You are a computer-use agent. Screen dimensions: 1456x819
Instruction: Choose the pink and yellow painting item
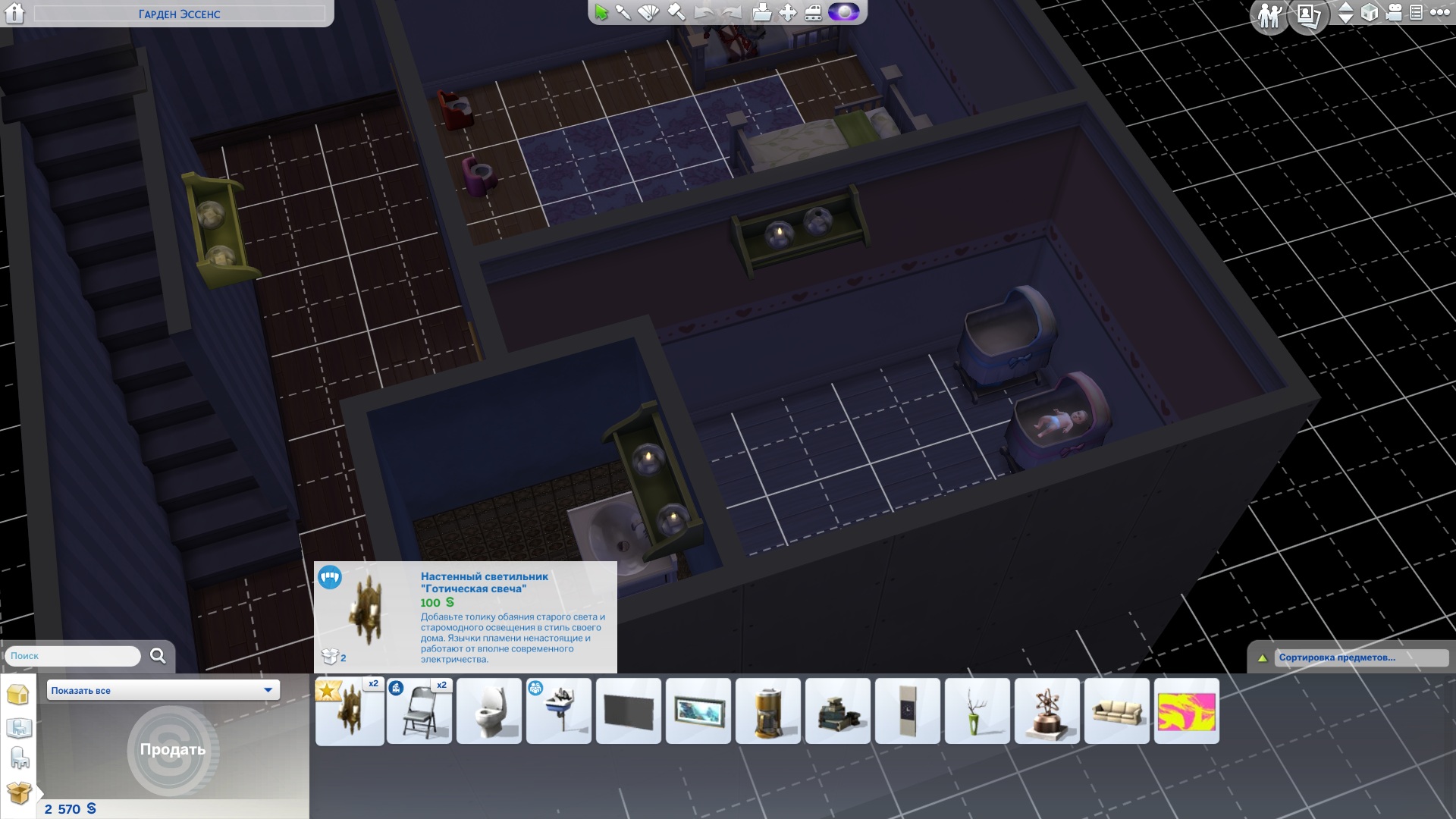click(x=1187, y=711)
